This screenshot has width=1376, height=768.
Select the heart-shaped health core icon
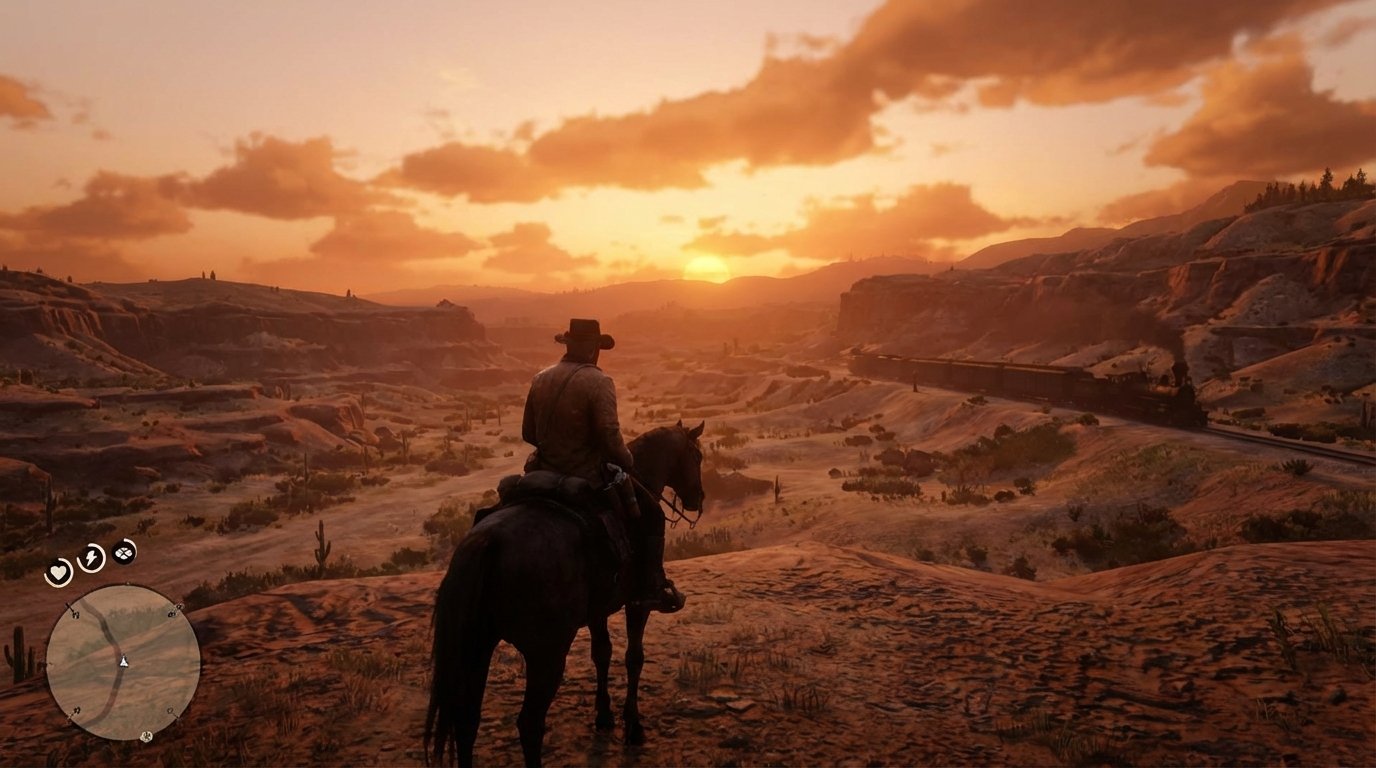pos(59,570)
